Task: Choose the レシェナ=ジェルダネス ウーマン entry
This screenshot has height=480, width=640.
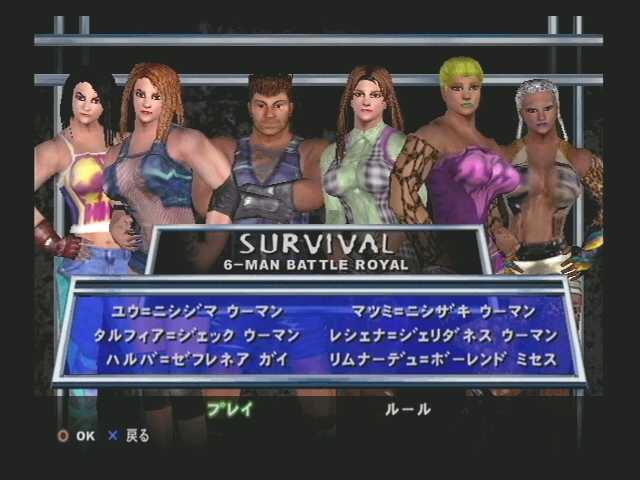Action: tap(454, 334)
